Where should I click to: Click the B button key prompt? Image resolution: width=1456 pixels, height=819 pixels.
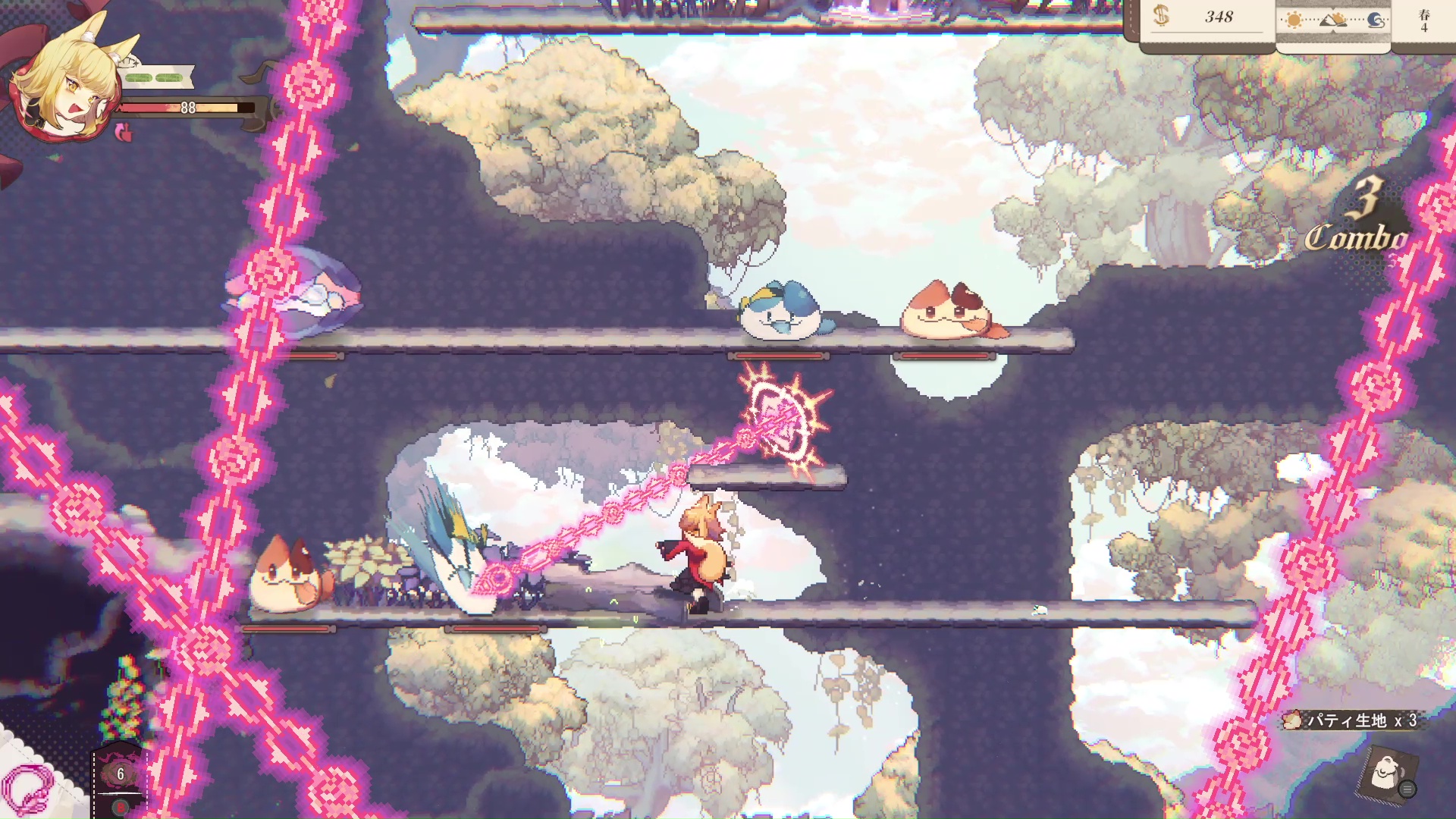coord(121,807)
